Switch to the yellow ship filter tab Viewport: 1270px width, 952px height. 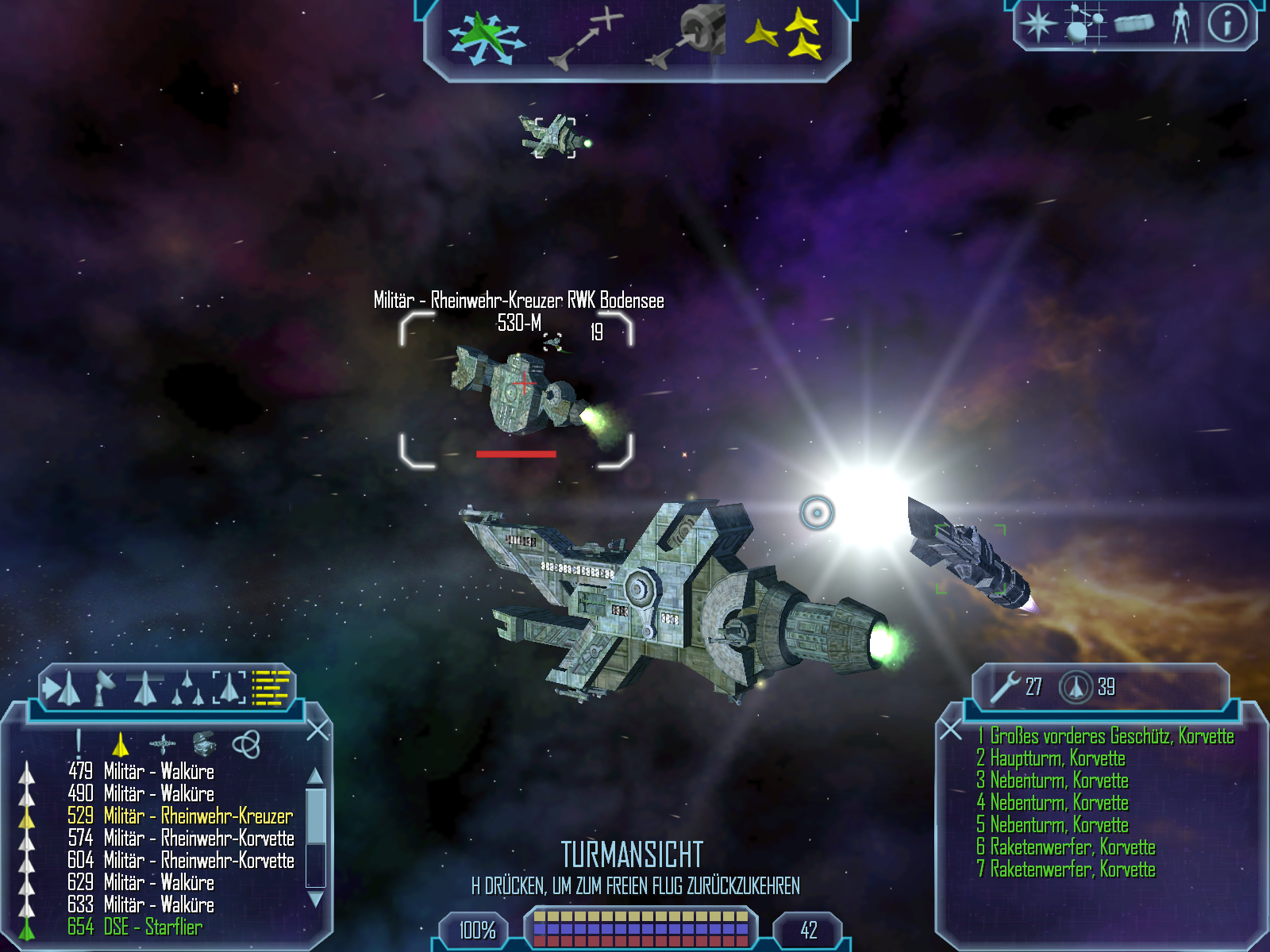[121, 743]
